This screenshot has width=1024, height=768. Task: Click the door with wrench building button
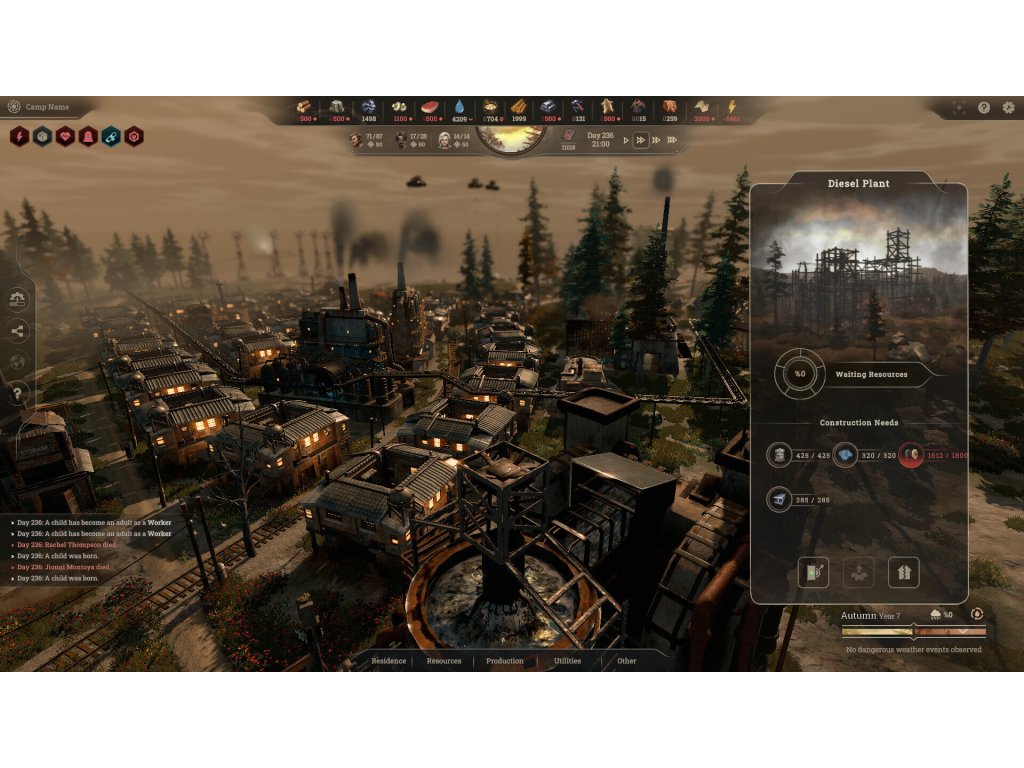pyautogui.click(x=814, y=573)
